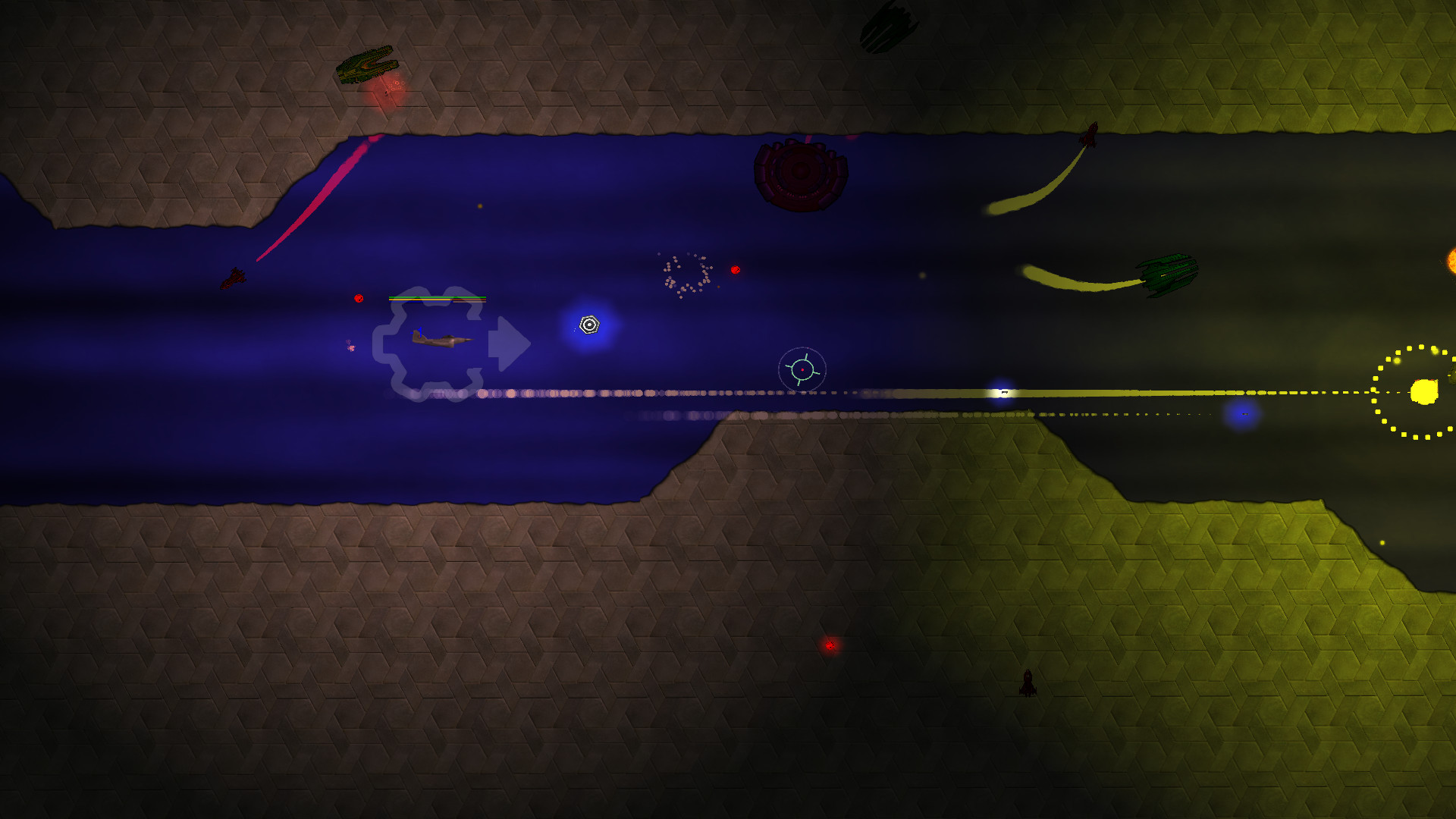
Task: Click the red pulsing orb beside the particle swirl
Action: (x=734, y=269)
